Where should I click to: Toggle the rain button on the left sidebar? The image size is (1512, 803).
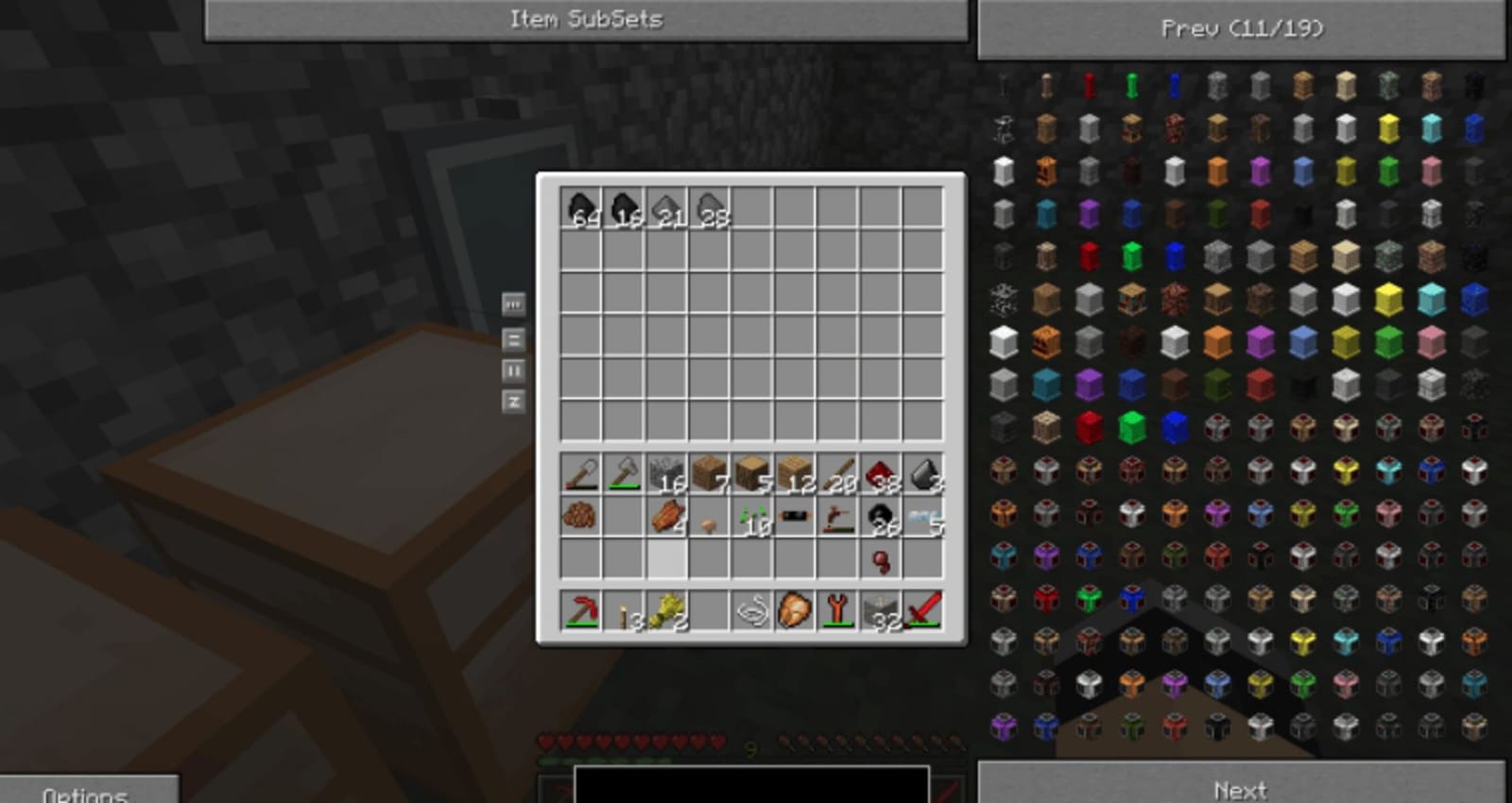[x=514, y=304]
